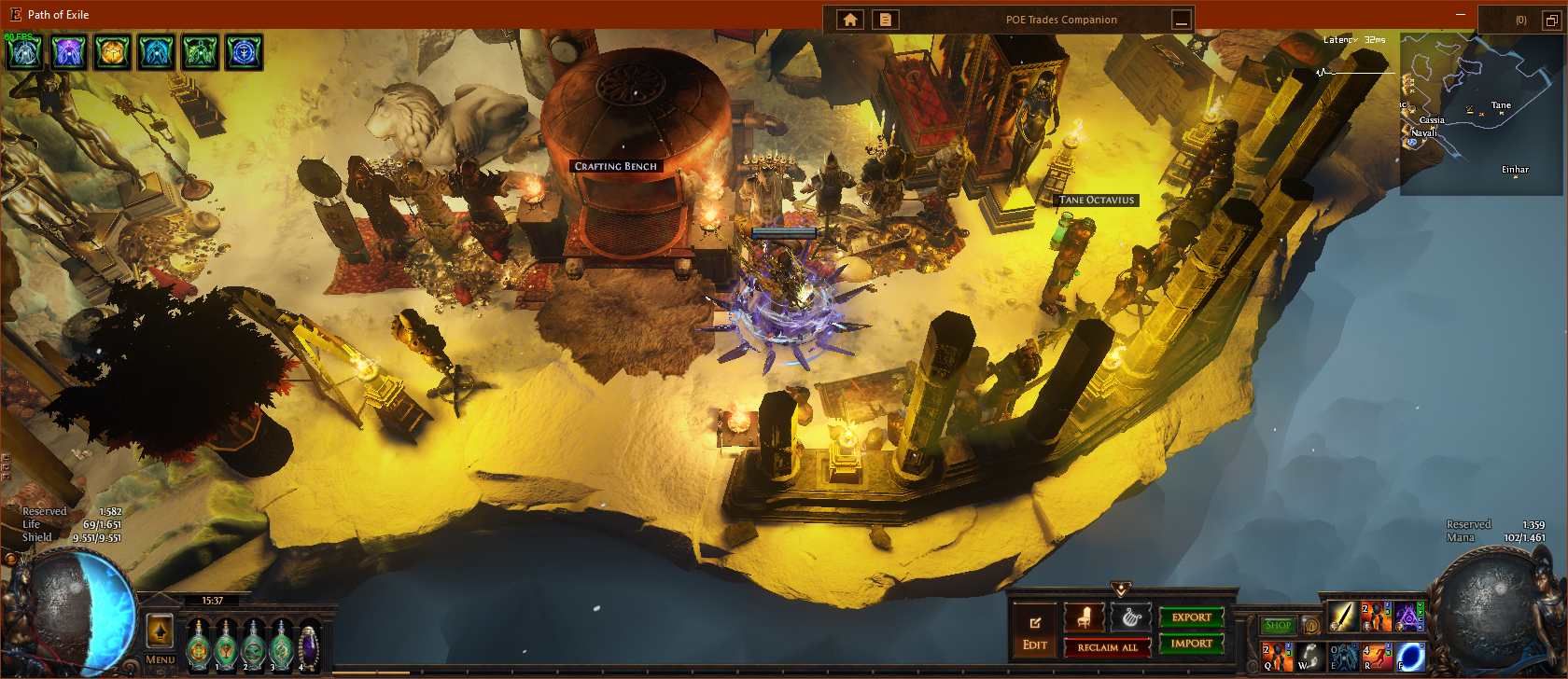1568x679 pixels.
Task: Collapse the hideout panel with the arrow
Action: pos(1121,589)
